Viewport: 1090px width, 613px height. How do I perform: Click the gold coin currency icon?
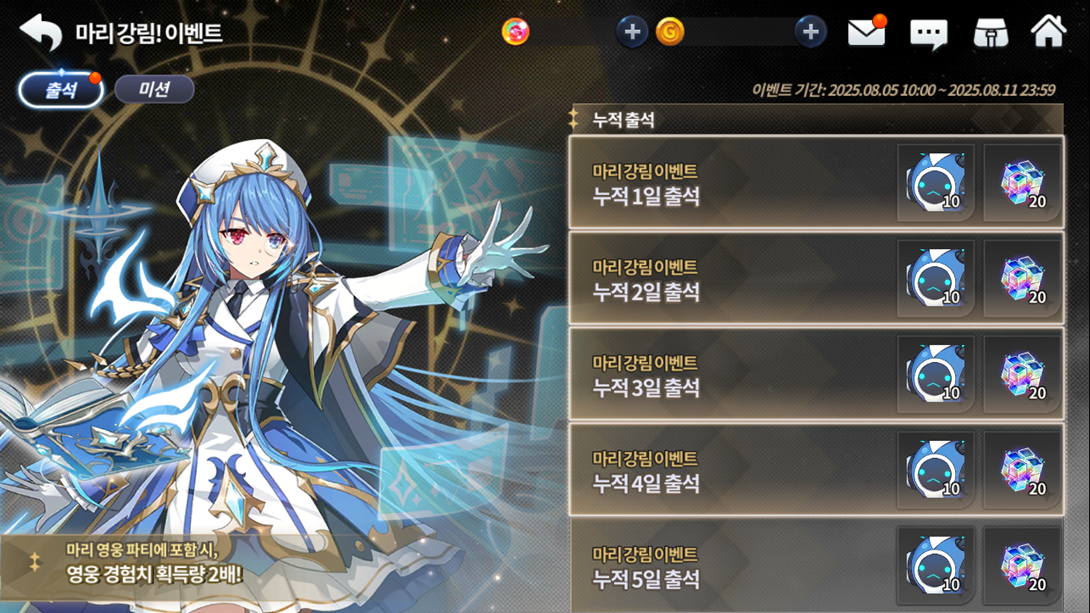[670, 32]
